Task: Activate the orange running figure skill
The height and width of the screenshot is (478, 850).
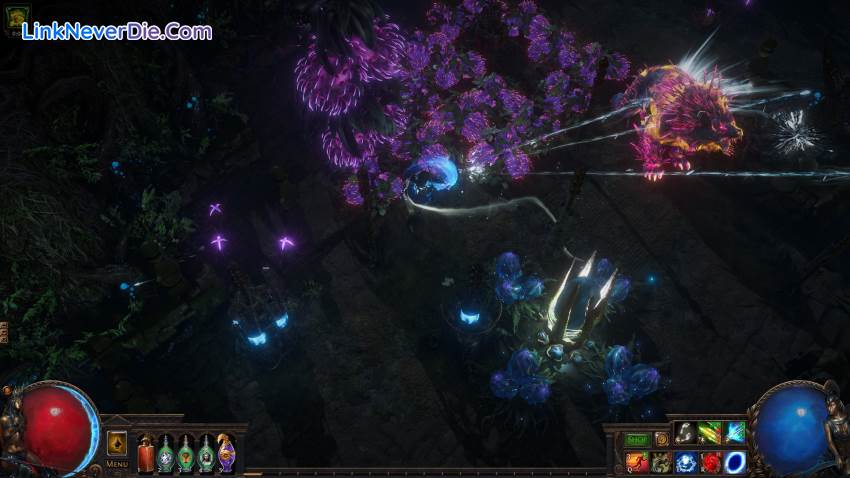Action: [637, 461]
